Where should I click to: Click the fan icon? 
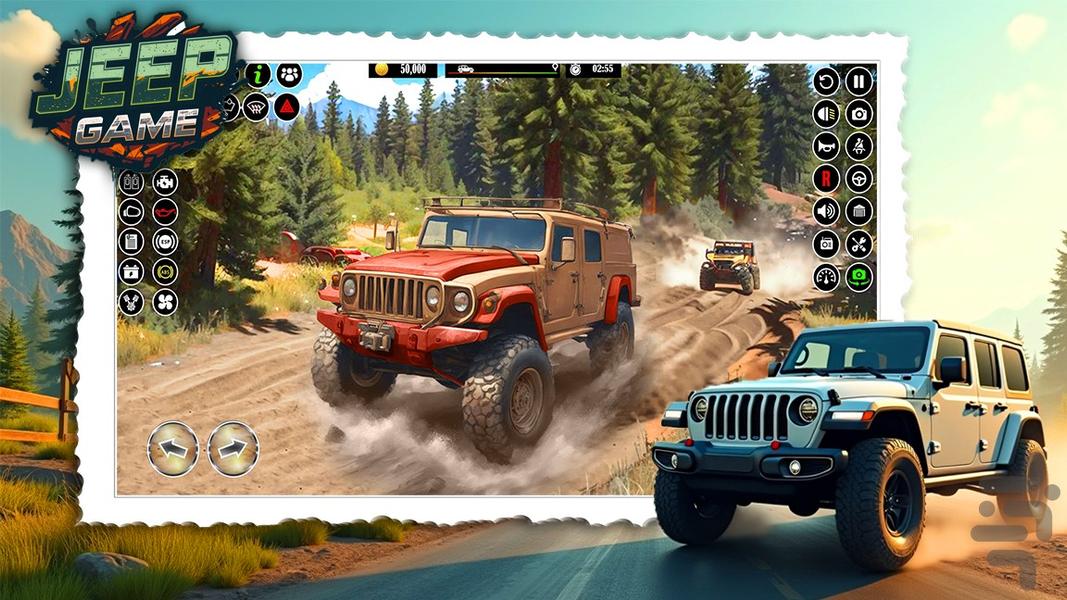coord(164,302)
